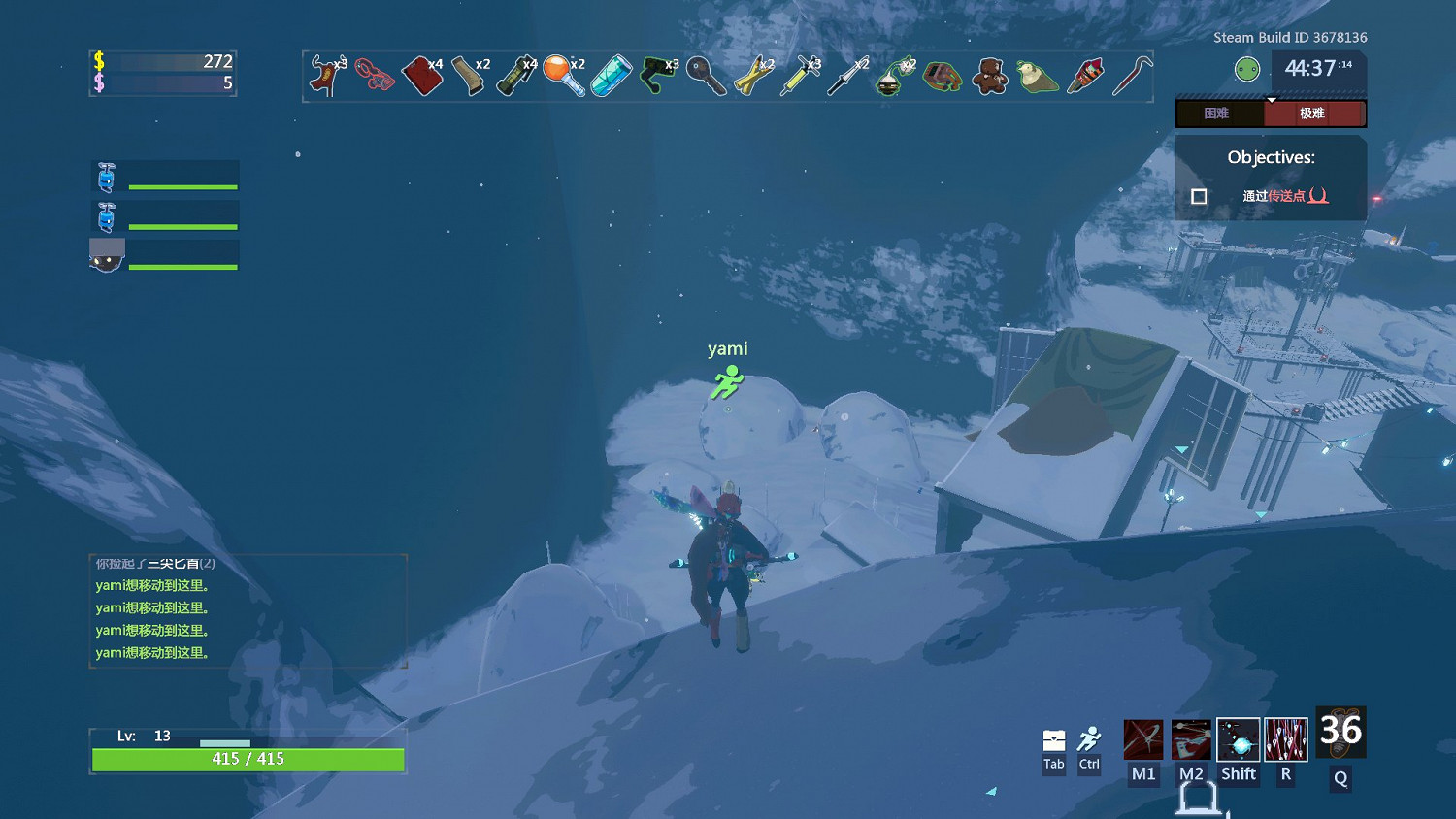
Task: Select the dagger item stack
Action: pos(846,76)
